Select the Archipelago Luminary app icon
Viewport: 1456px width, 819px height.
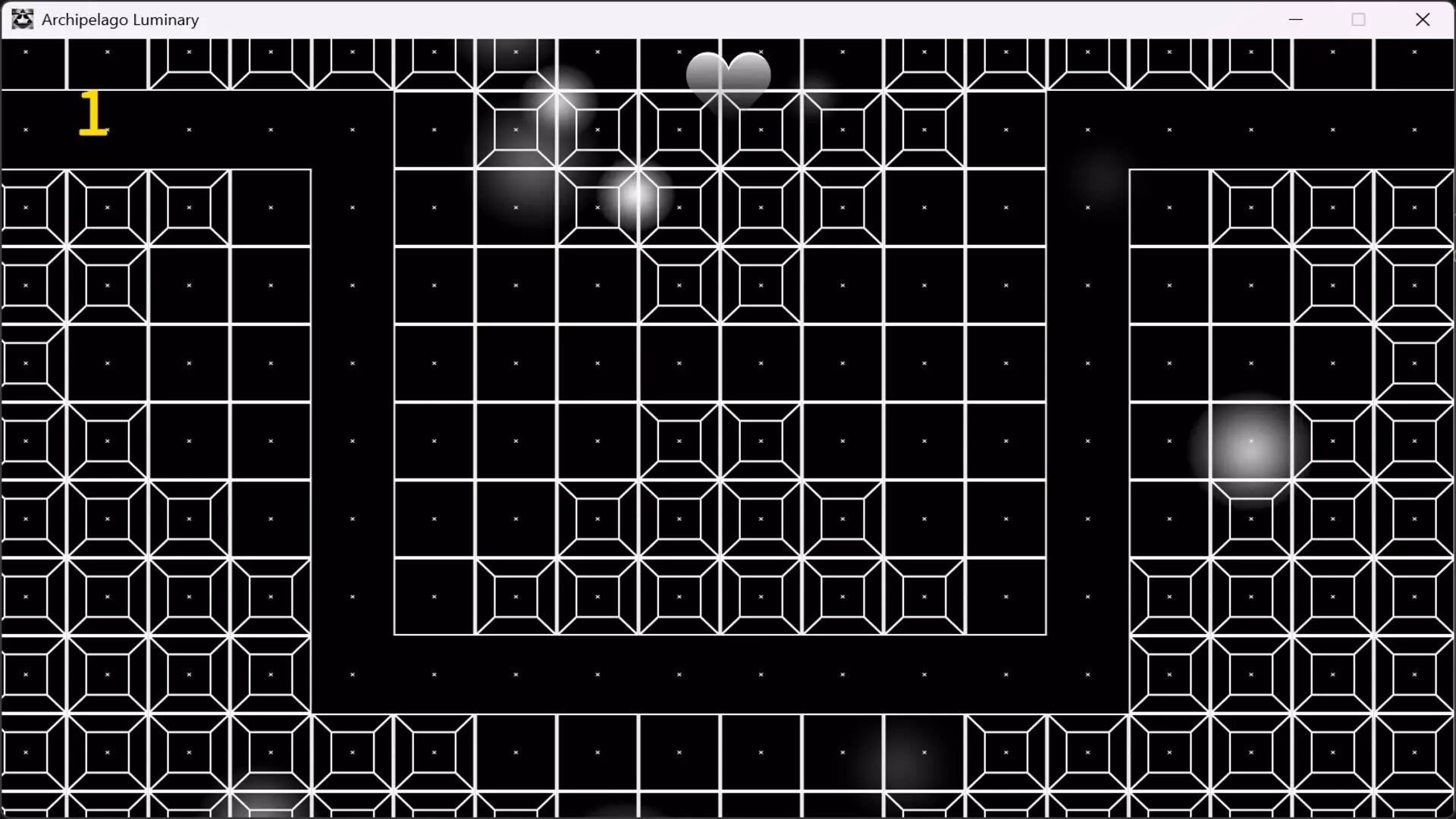click(x=21, y=19)
